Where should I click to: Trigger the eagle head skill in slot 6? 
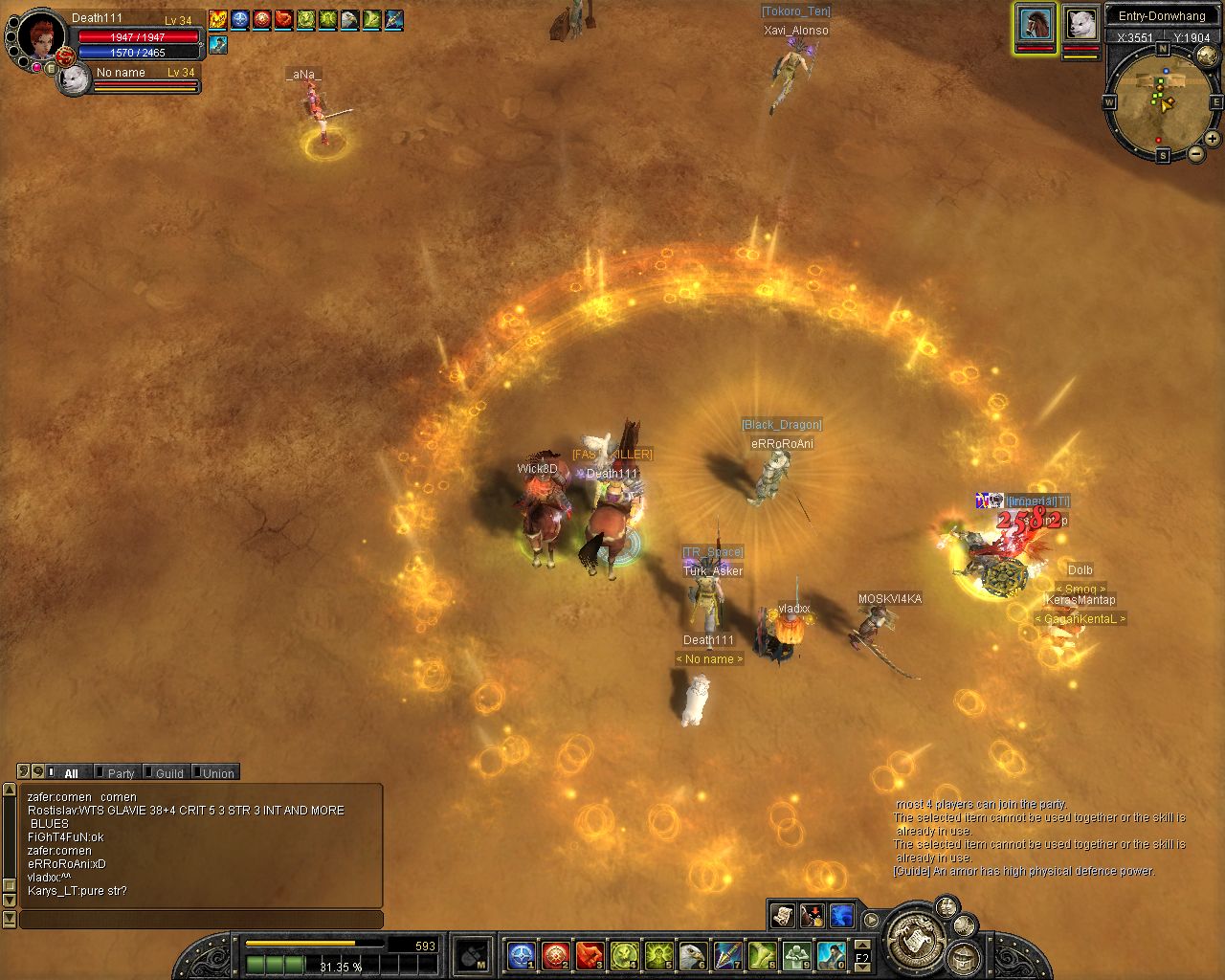coord(692,954)
